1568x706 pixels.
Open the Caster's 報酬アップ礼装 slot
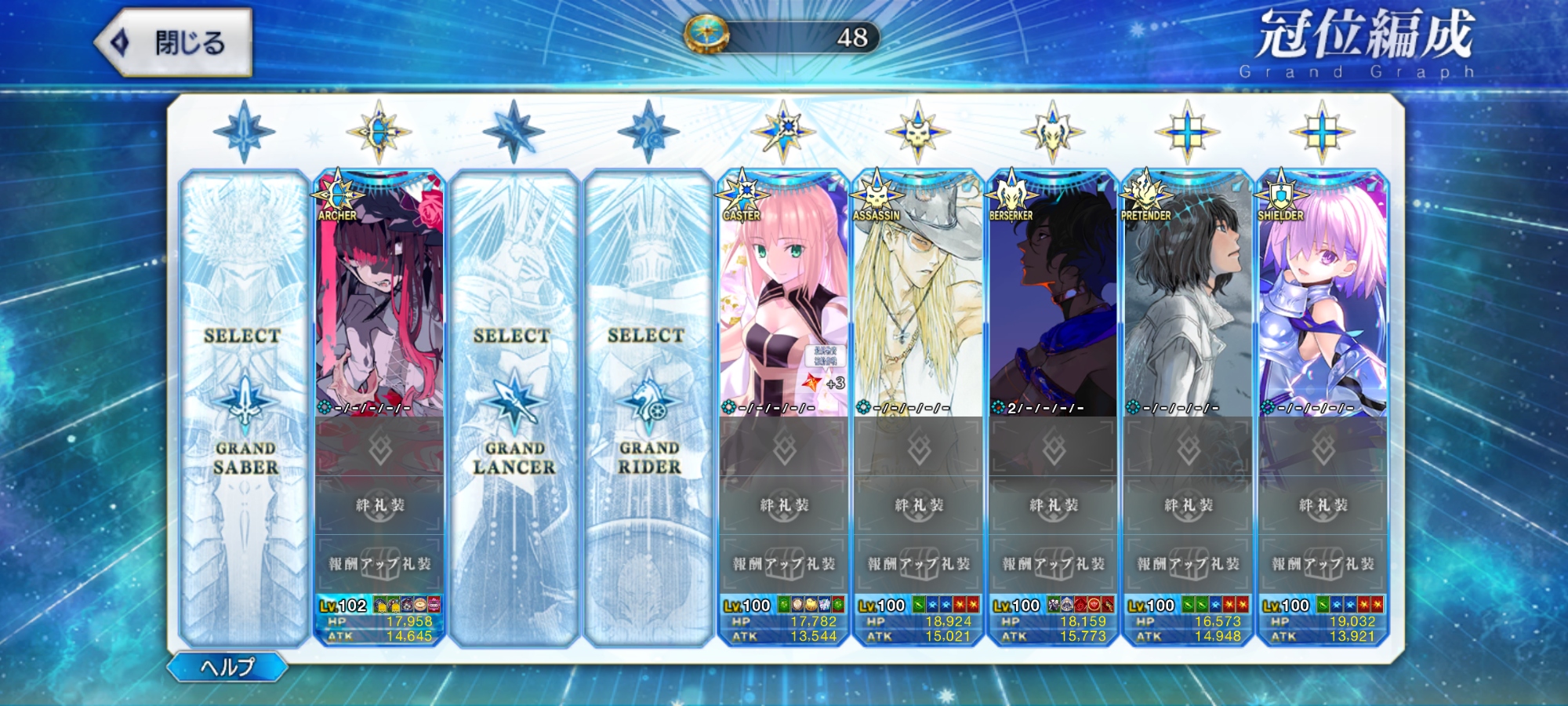783,563
